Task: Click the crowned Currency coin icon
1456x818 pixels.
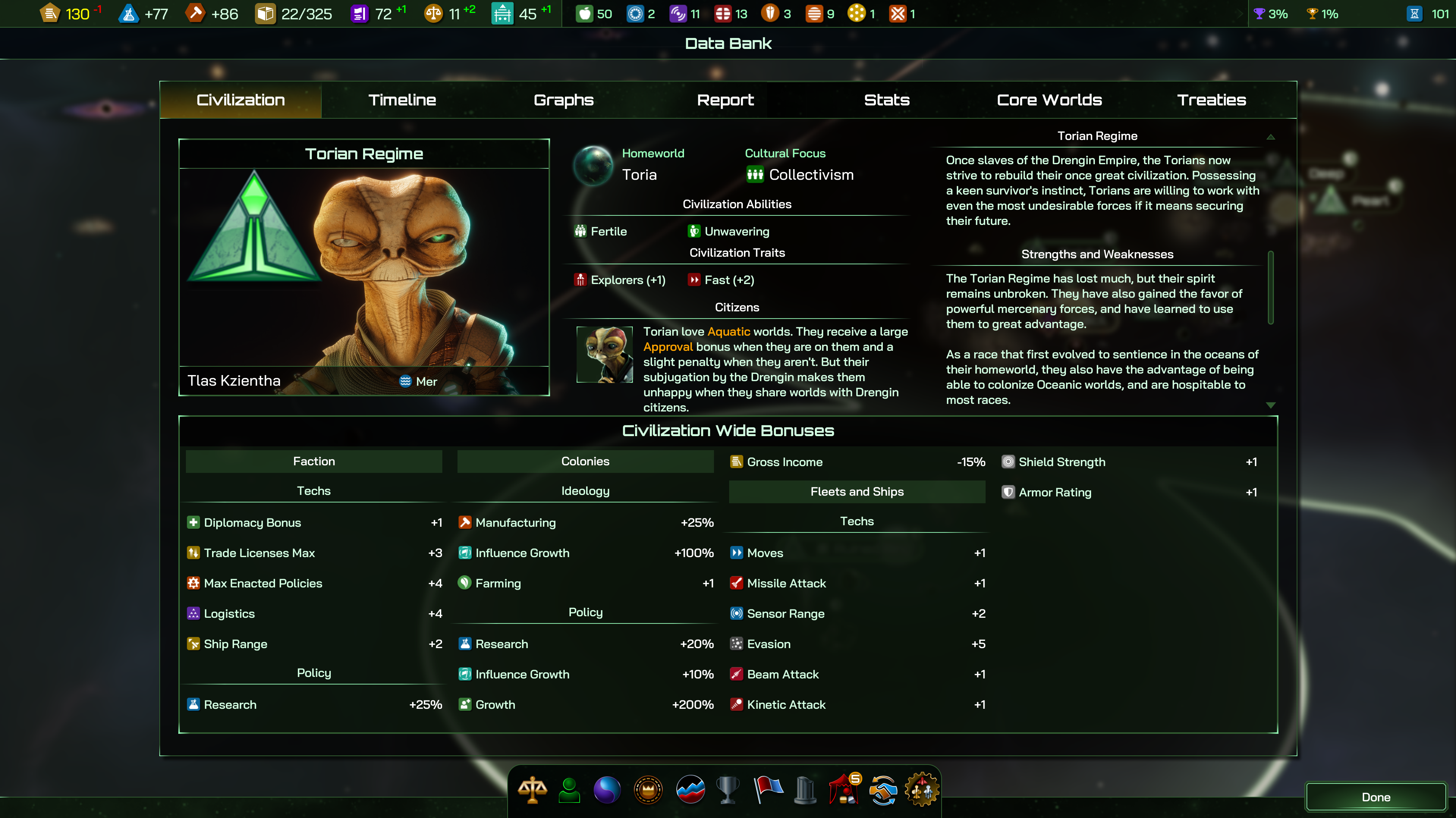Action: click(648, 790)
